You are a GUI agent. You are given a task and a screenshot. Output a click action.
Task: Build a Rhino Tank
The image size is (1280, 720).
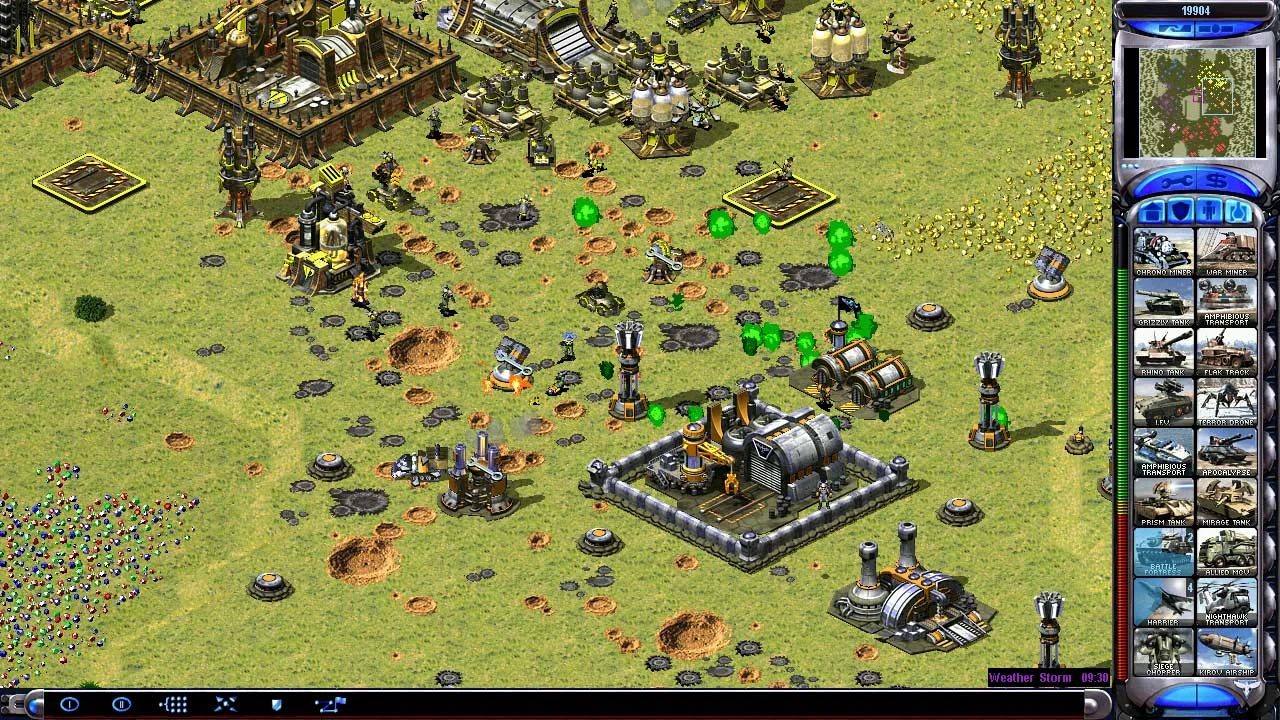(x=1163, y=353)
